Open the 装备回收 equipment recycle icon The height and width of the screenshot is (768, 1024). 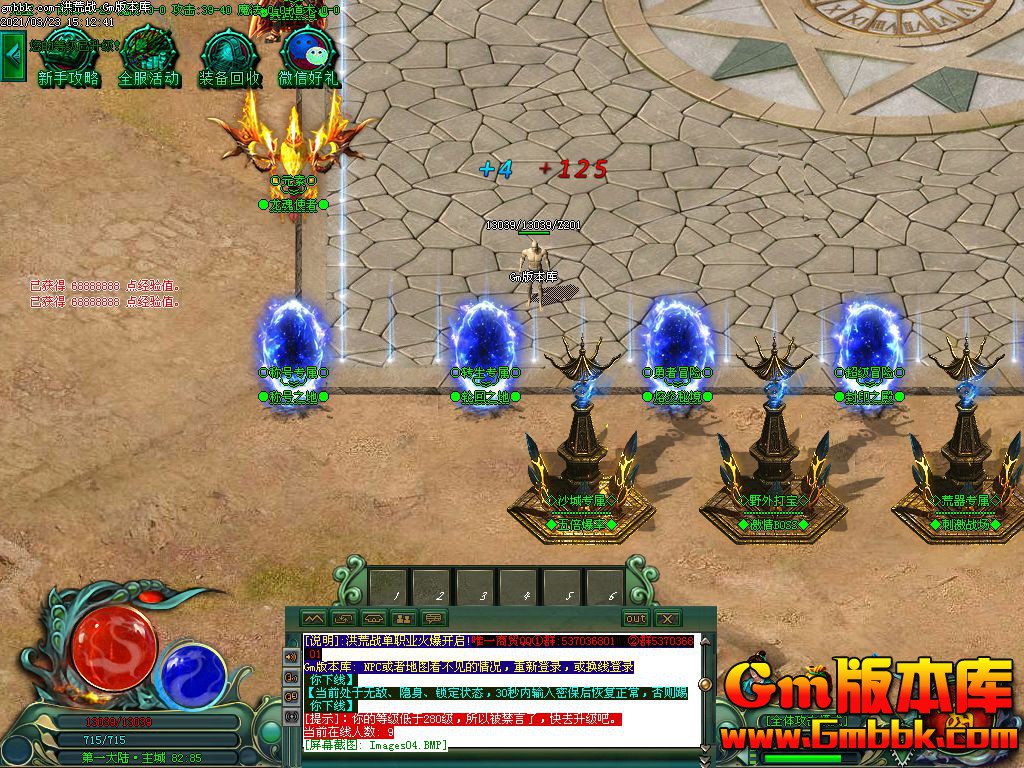coord(229,56)
